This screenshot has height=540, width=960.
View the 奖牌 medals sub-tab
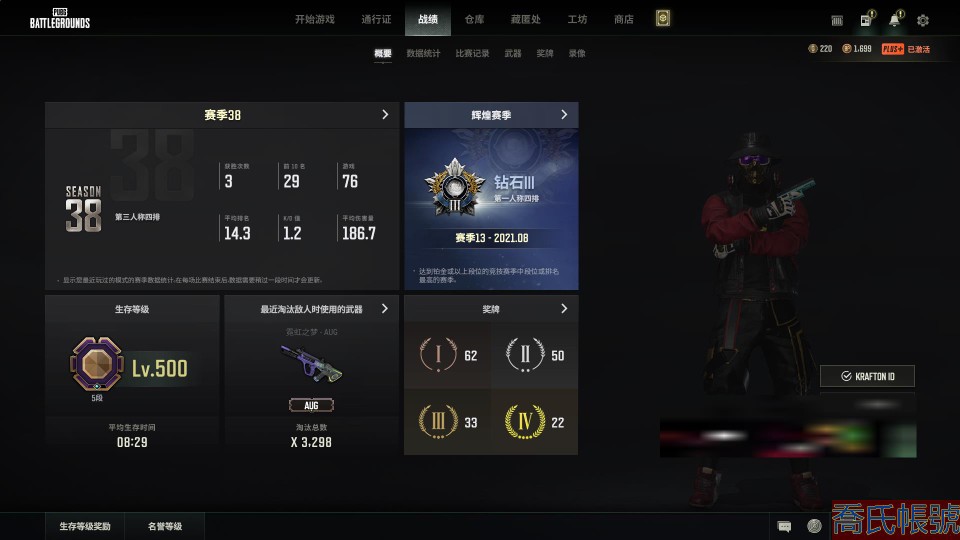(x=545, y=53)
